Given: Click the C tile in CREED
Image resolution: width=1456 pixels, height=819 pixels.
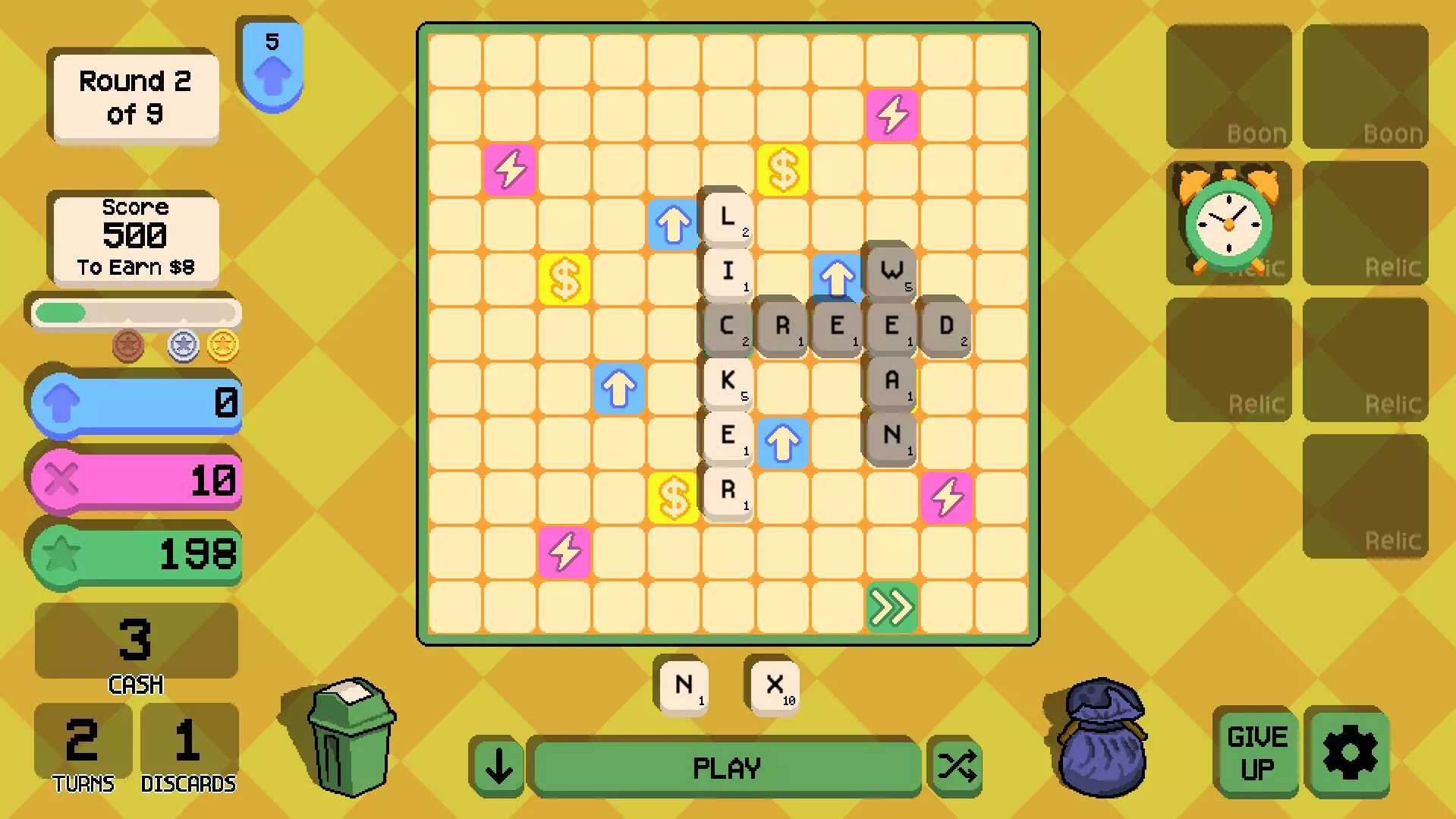Looking at the screenshot, I should (x=726, y=326).
